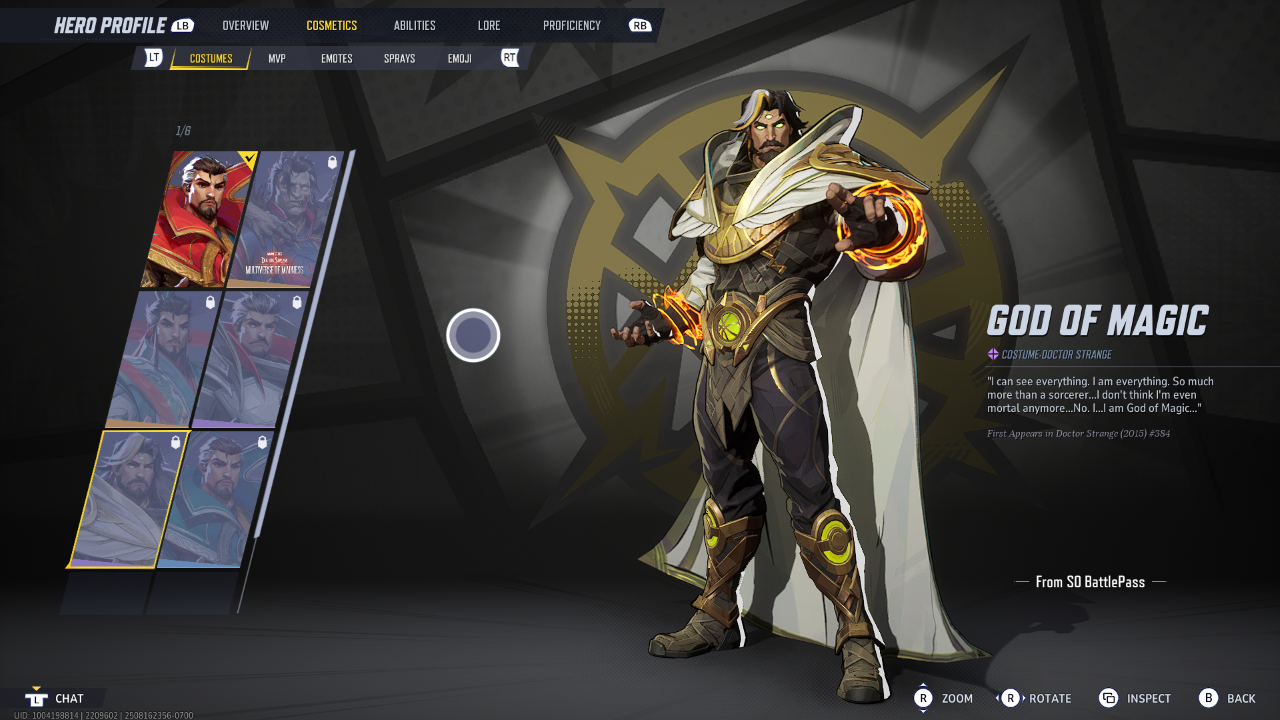
Task: Choose the Emoji sub-tab
Action: pyautogui.click(x=459, y=59)
